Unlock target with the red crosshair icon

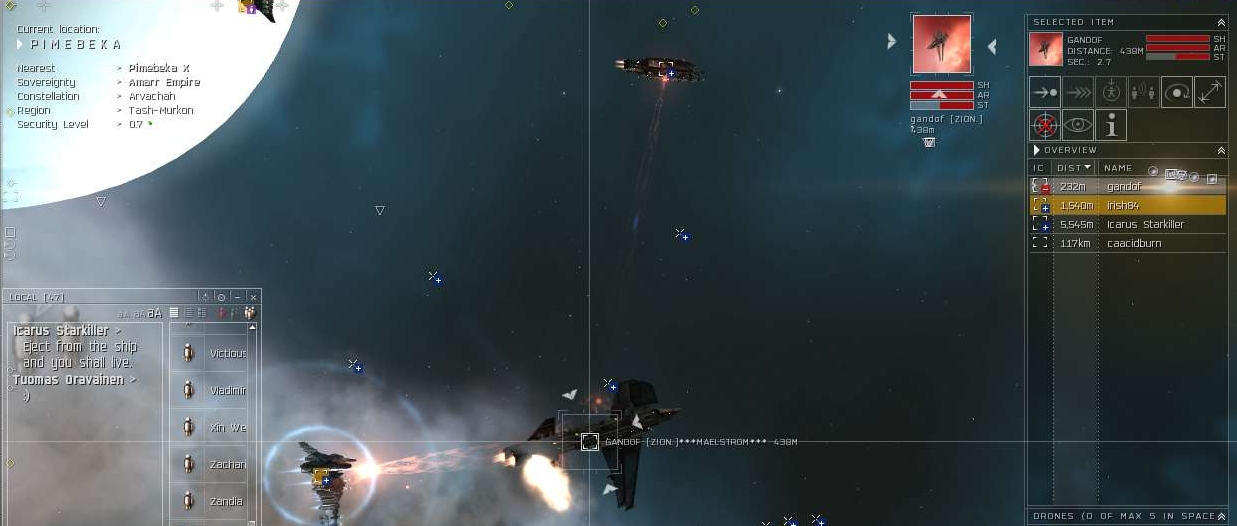pyautogui.click(x=1045, y=125)
